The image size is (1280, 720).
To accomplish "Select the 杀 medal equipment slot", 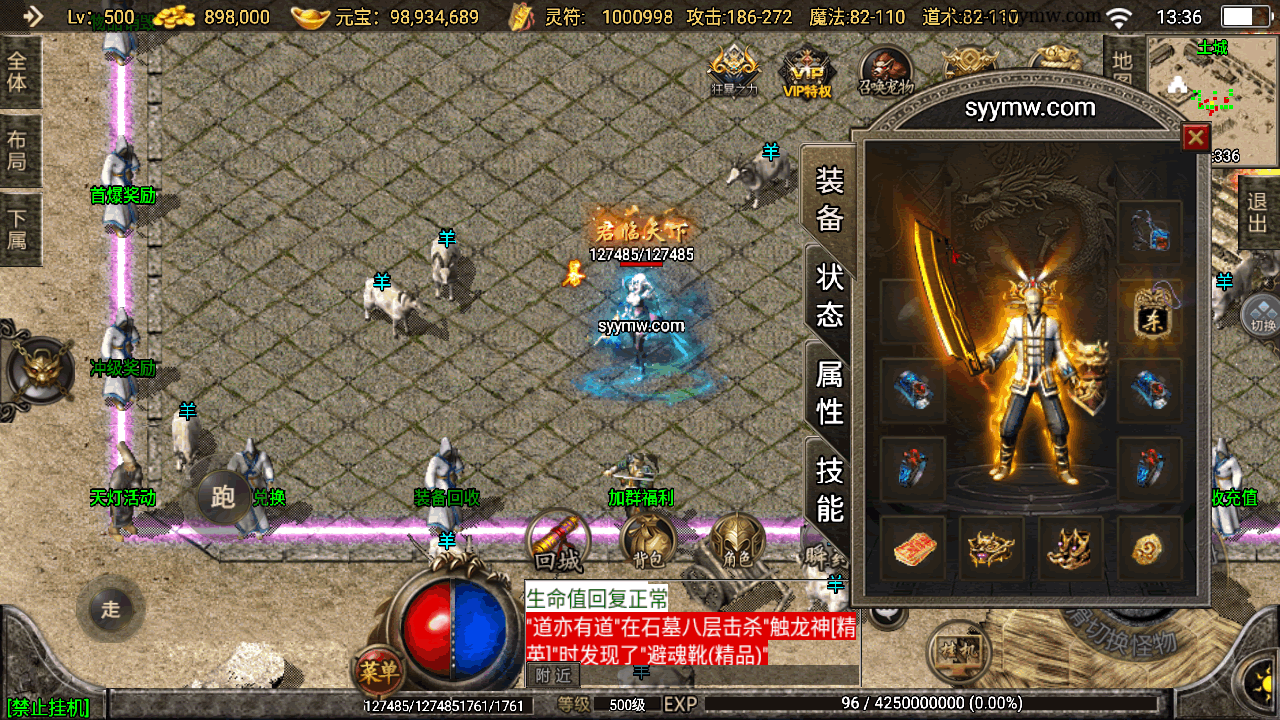I will pos(1150,312).
